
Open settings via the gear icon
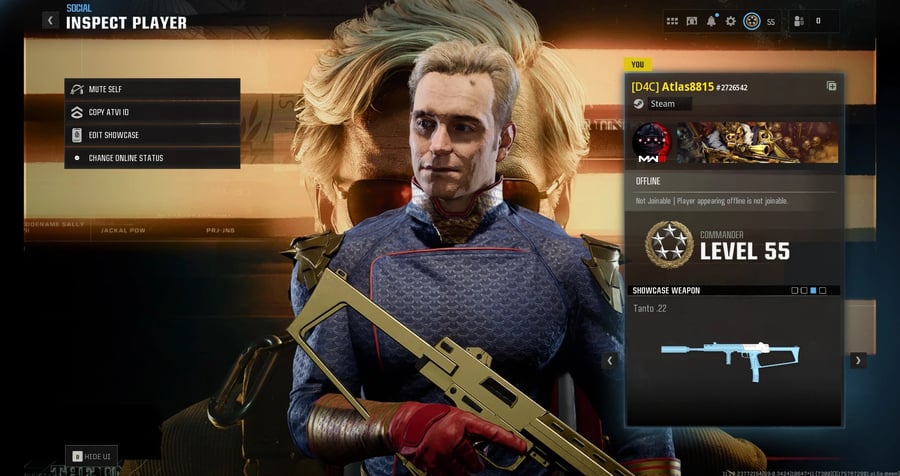731,21
